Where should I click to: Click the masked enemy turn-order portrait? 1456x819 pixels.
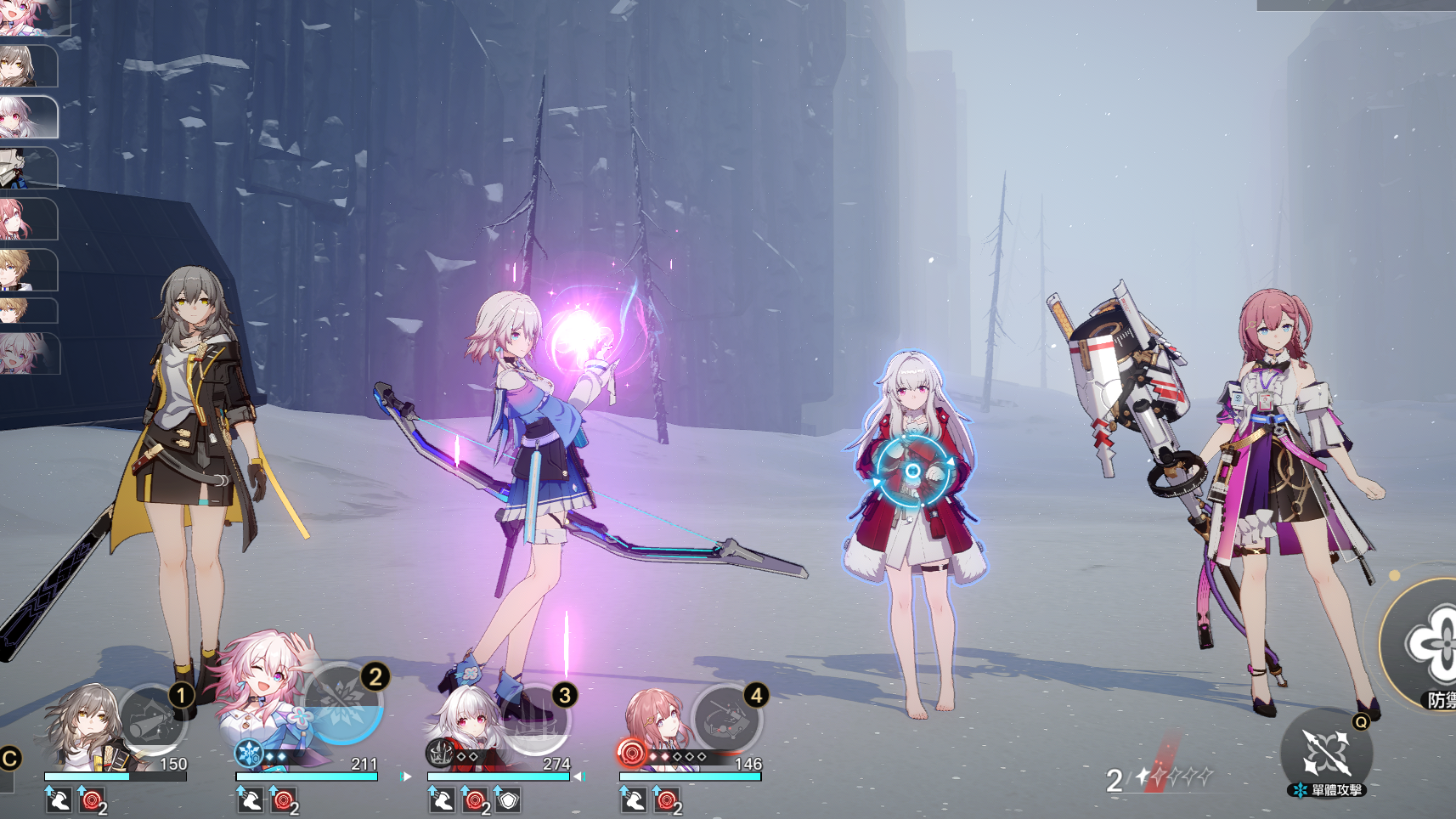tap(24, 167)
